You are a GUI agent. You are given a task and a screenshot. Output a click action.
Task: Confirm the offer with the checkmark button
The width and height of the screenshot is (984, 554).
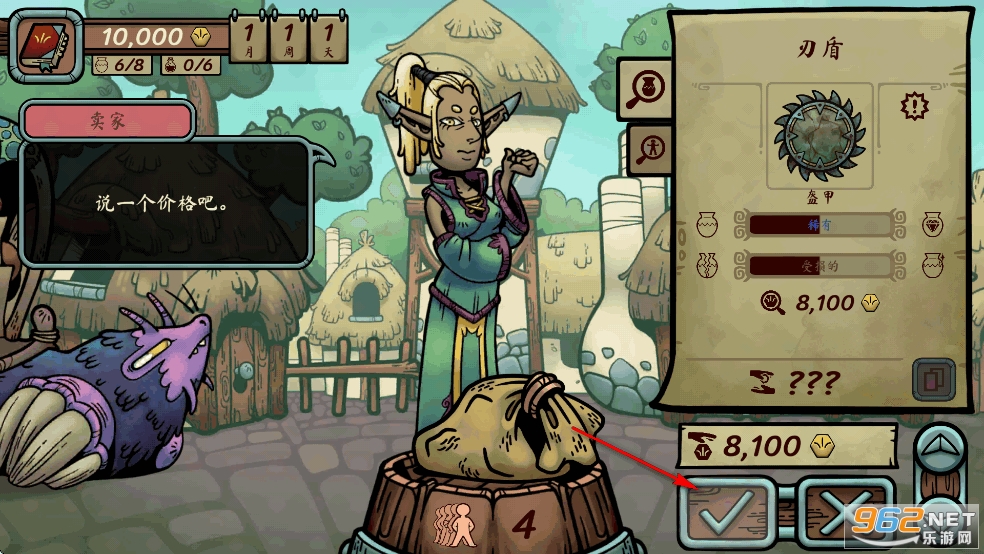(727, 515)
